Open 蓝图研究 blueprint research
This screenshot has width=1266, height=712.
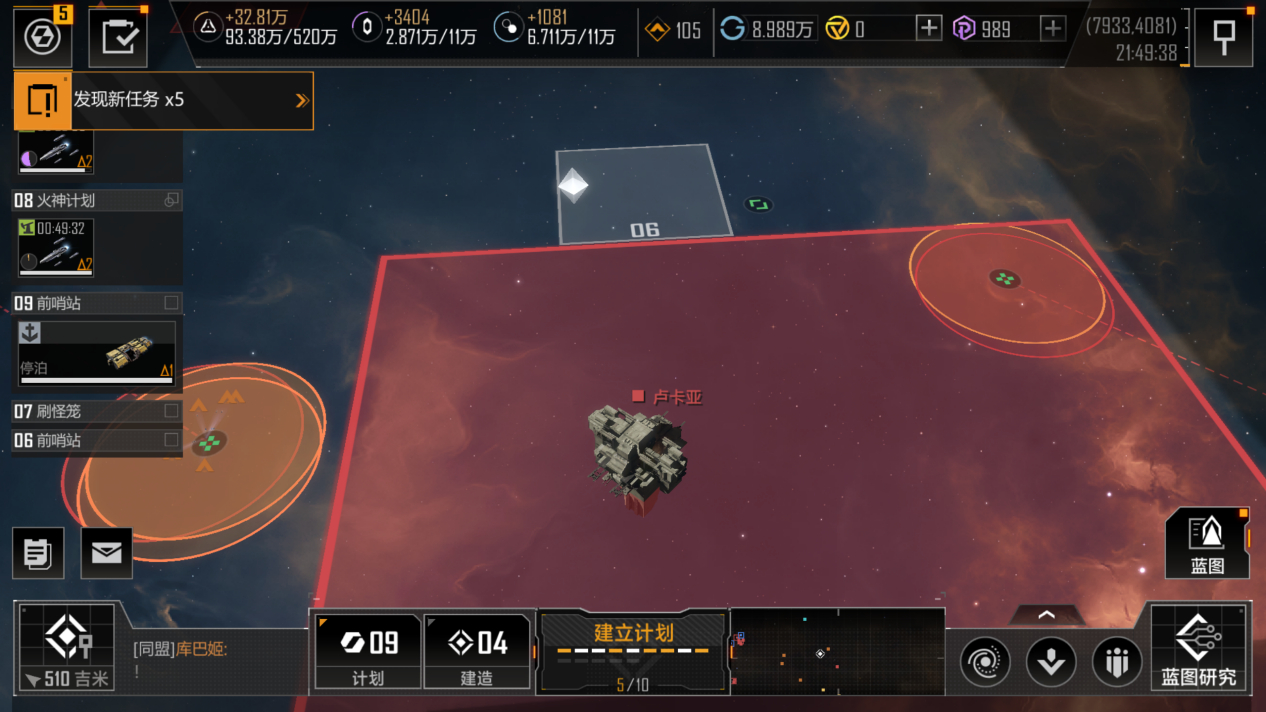coord(1198,648)
